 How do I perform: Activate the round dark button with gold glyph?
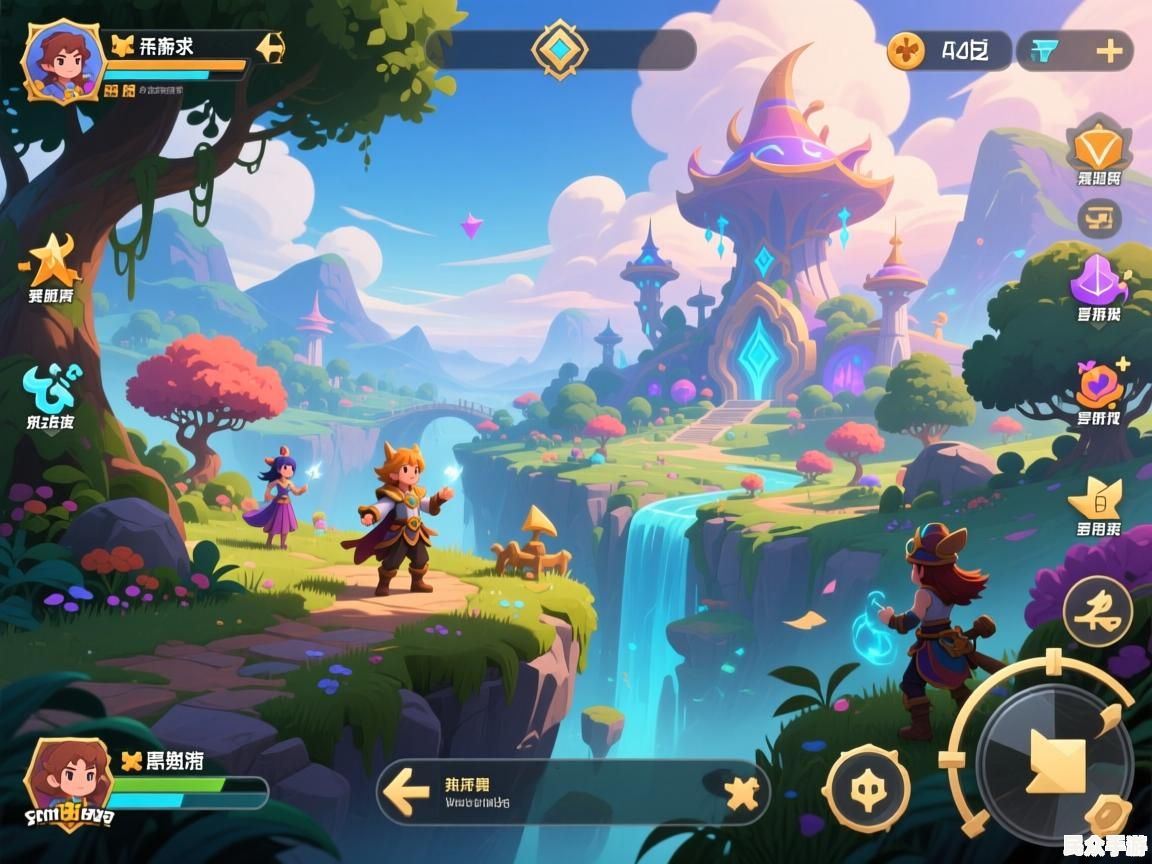1097,609
